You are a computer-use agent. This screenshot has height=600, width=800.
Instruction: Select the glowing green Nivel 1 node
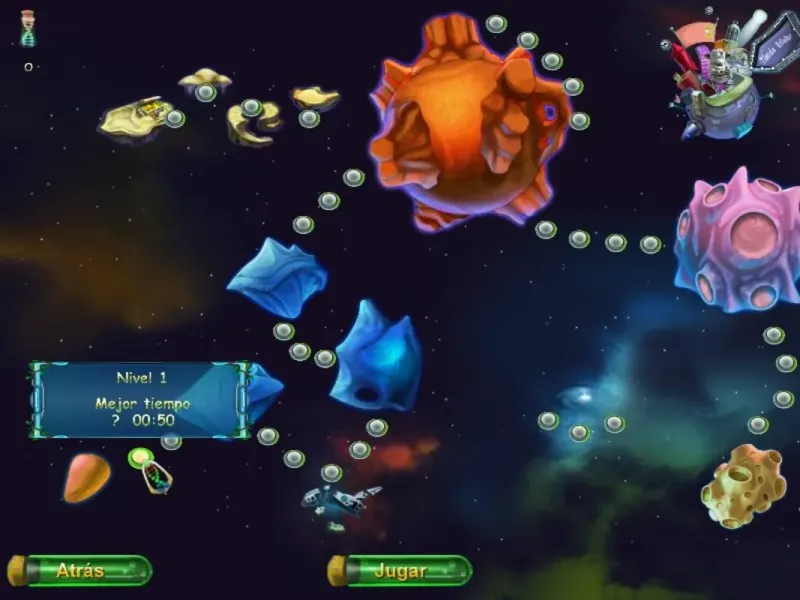pos(140,458)
